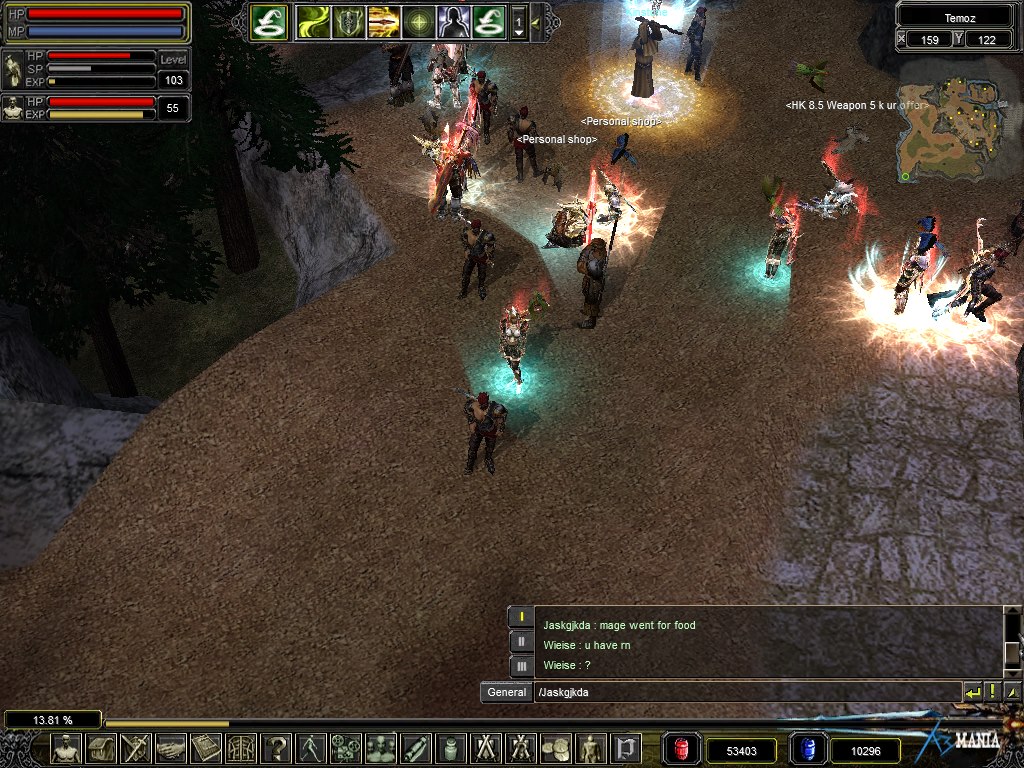Activate the glowing silhouette skill
This screenshot has height=768, width=1024.
point(453,21)
